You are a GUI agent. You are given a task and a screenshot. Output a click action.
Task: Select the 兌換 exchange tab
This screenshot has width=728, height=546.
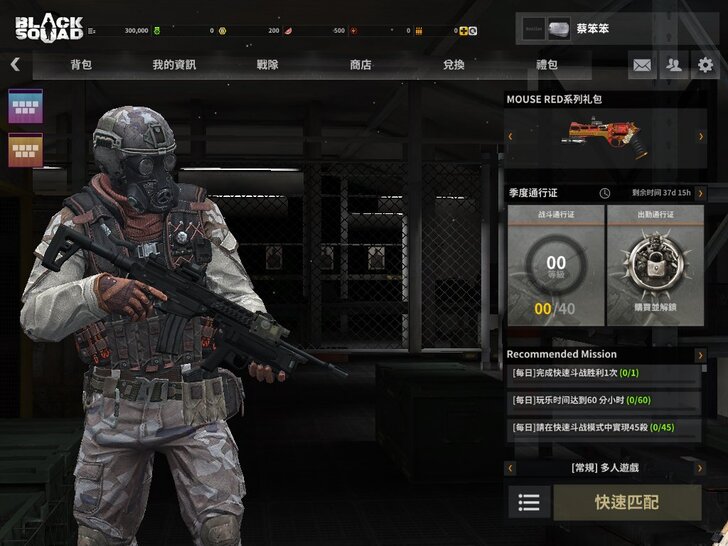click(x=453, y=65)
